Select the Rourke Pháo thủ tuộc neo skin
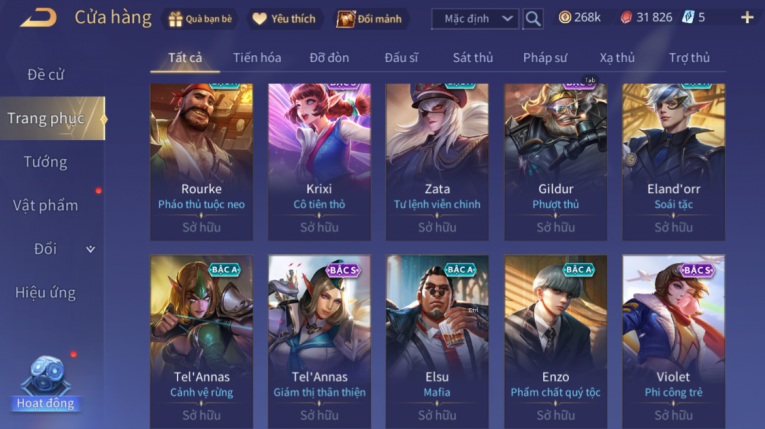Image resolution: width=765 pixels, height=429 pixels. click(201, 162)
